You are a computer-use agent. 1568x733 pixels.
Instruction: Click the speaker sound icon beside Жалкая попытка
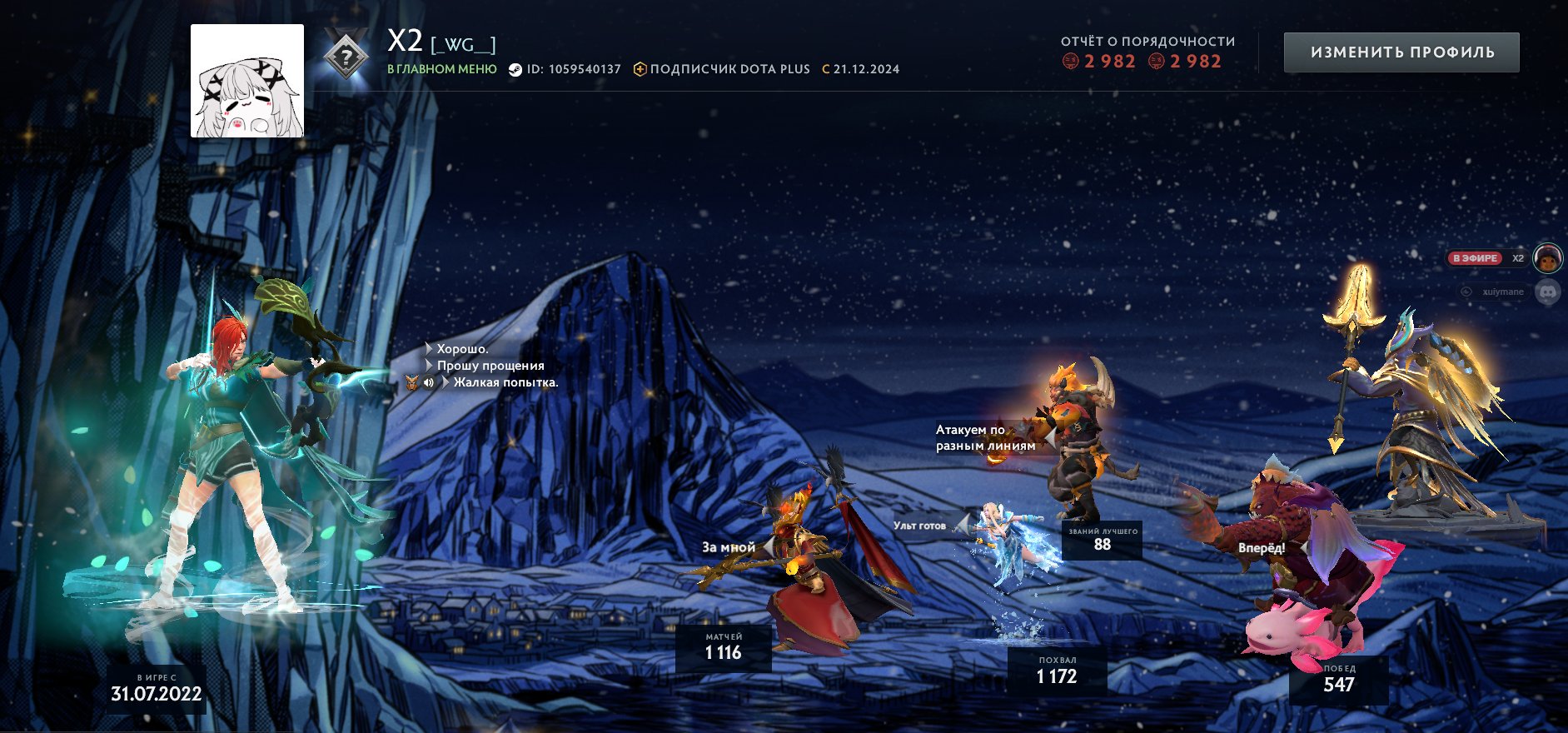[429, 383]
